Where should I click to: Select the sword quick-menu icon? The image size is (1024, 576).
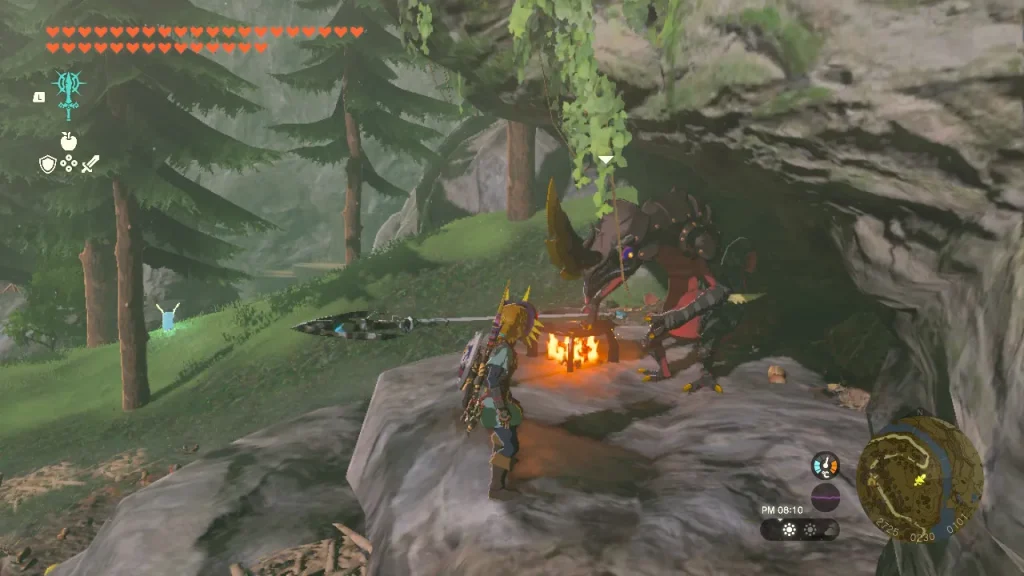pos(90,164)
